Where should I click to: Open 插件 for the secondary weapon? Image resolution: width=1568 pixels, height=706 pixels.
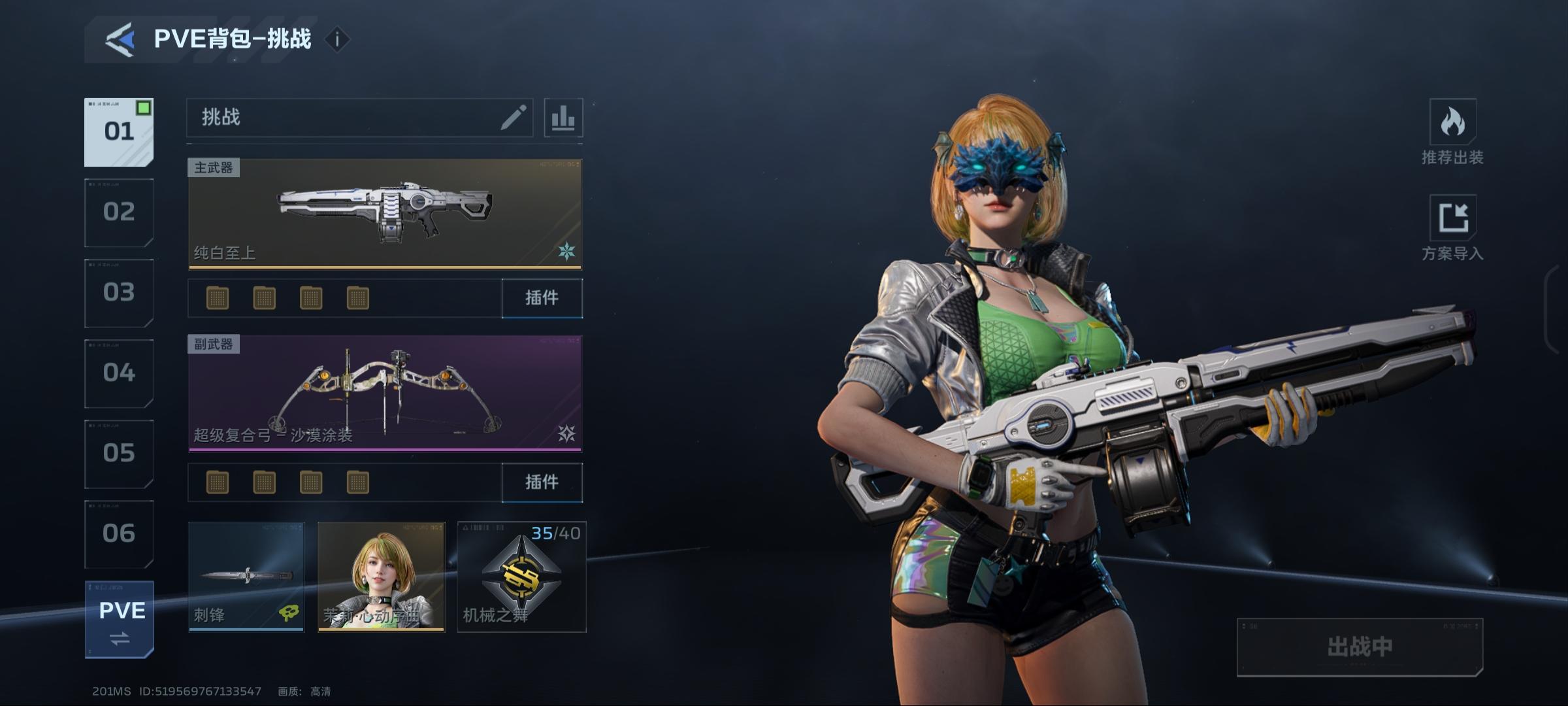(542, 482)
